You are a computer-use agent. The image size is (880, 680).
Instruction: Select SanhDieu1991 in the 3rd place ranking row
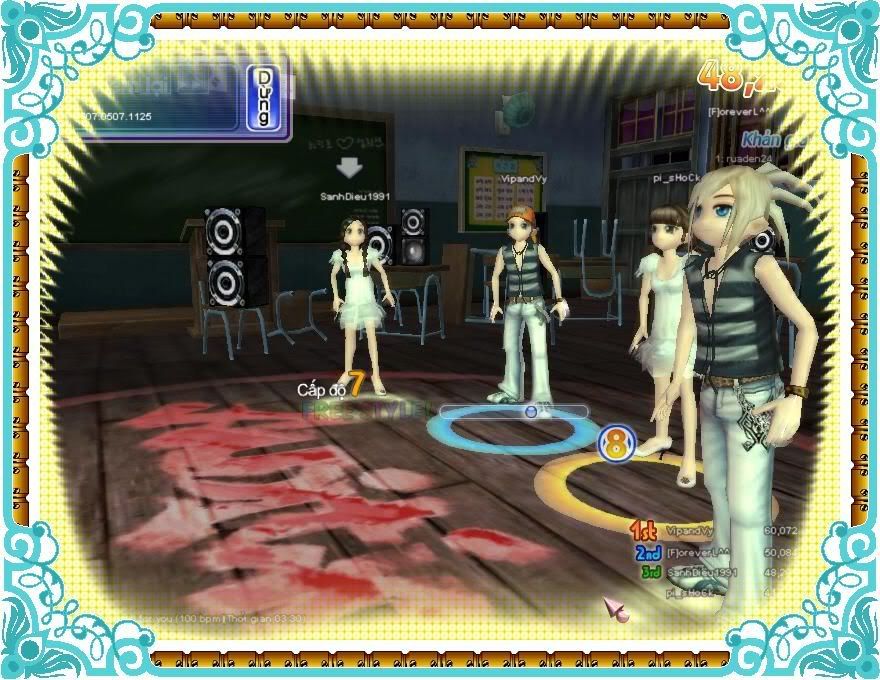[x=701, y=572]
